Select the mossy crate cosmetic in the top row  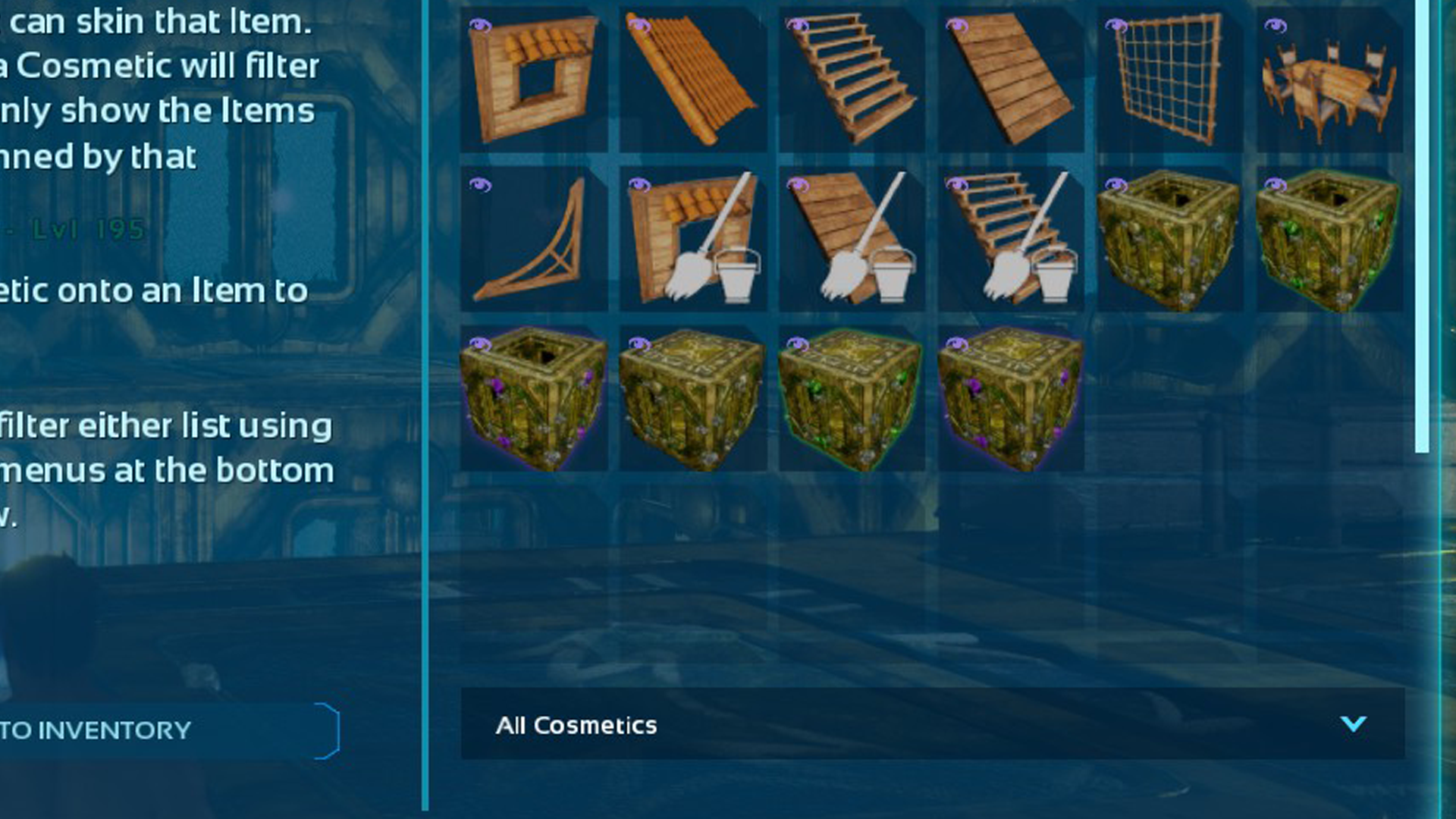tap(1172, 243)
